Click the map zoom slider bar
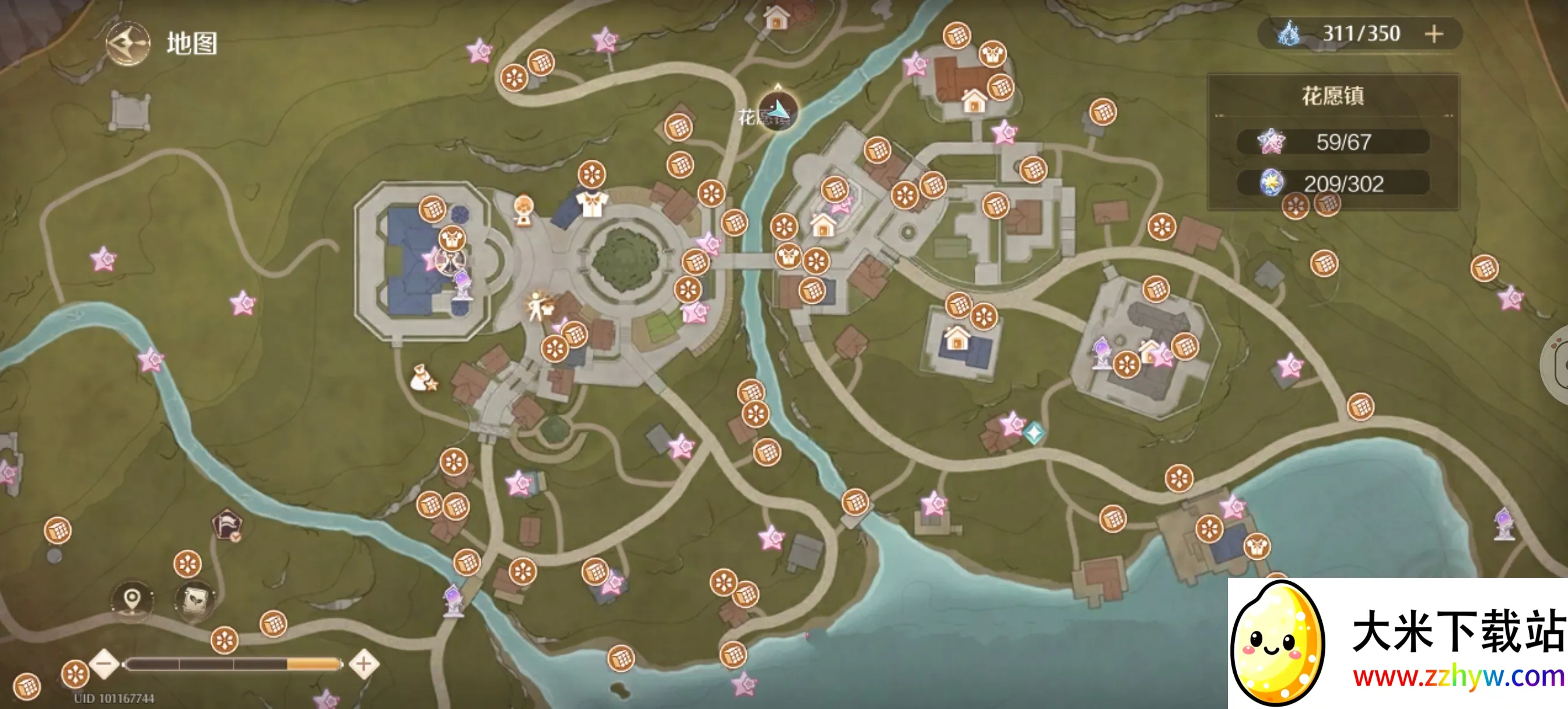 coord(233,664)
